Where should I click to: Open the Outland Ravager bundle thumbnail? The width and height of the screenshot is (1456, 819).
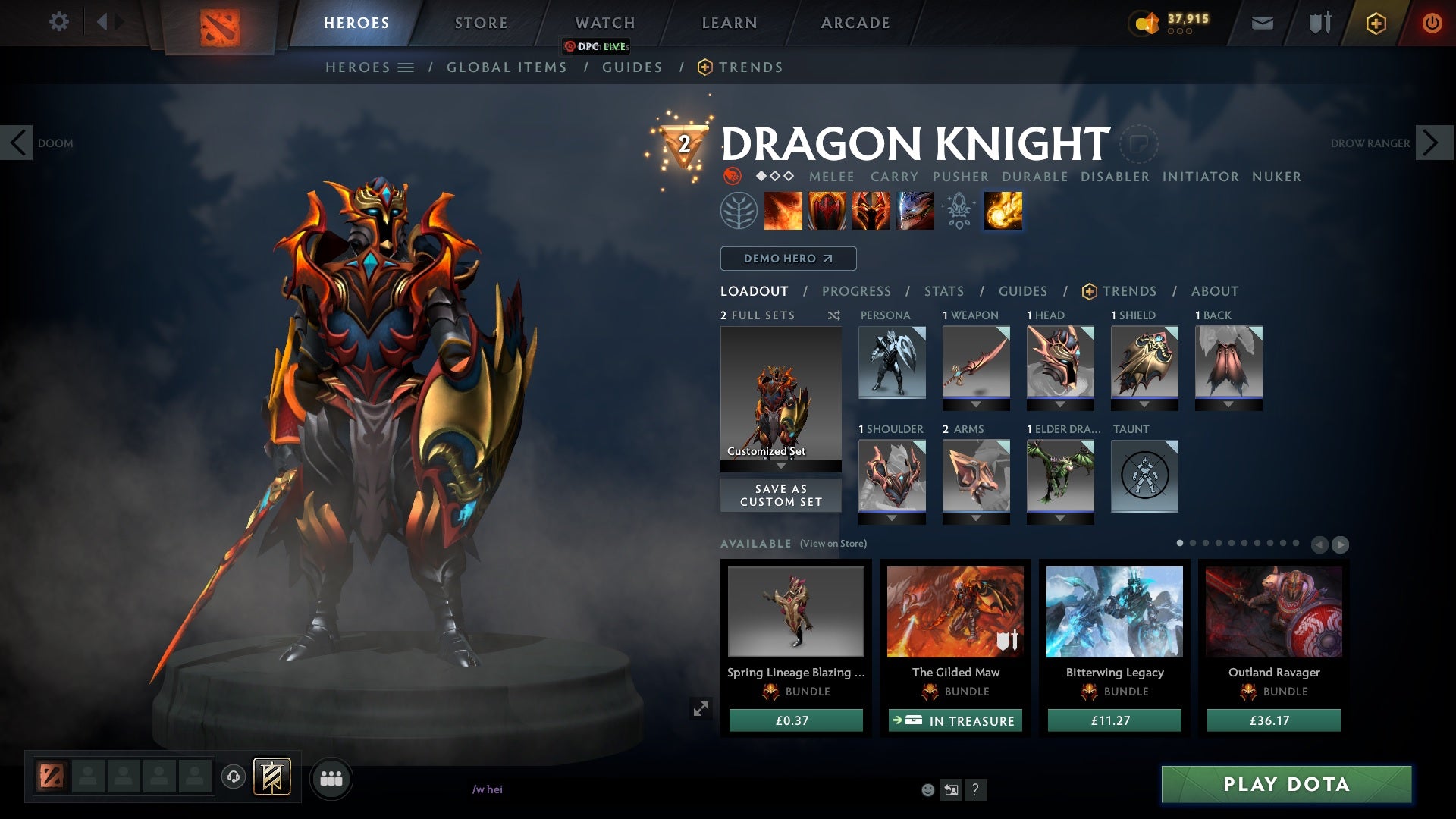pyautogui.click(x=1273, y=613)
